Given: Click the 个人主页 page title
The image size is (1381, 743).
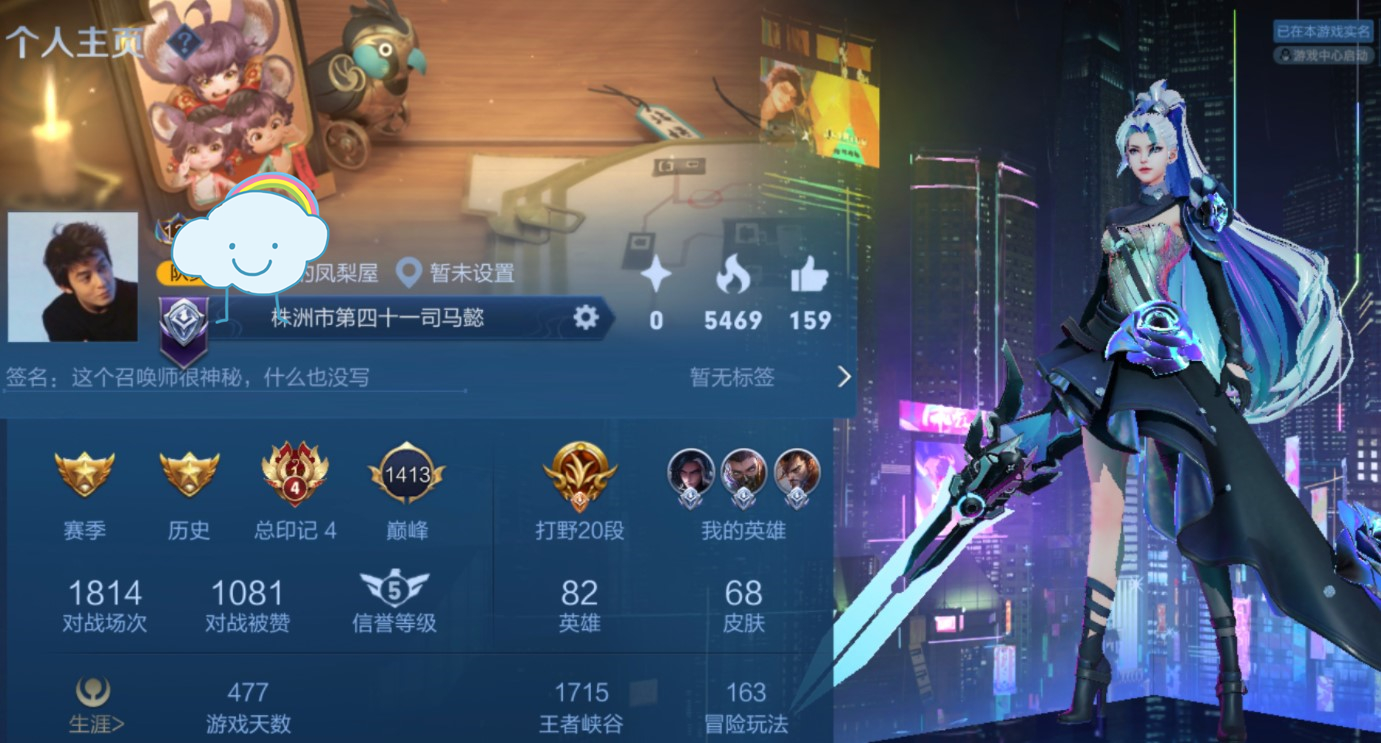Looking at the screenshot, I should (75, 43).
